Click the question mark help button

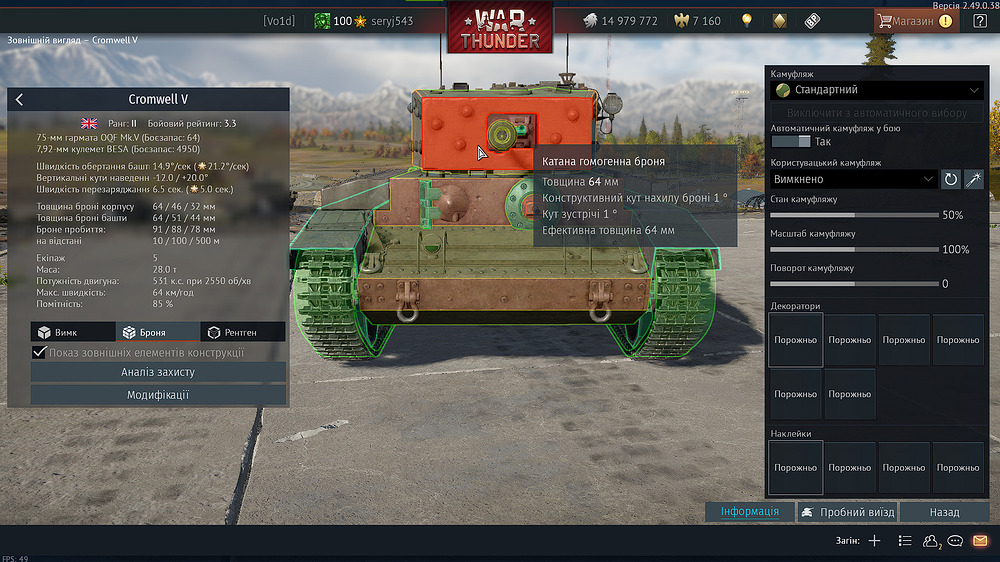pos(980,20)
